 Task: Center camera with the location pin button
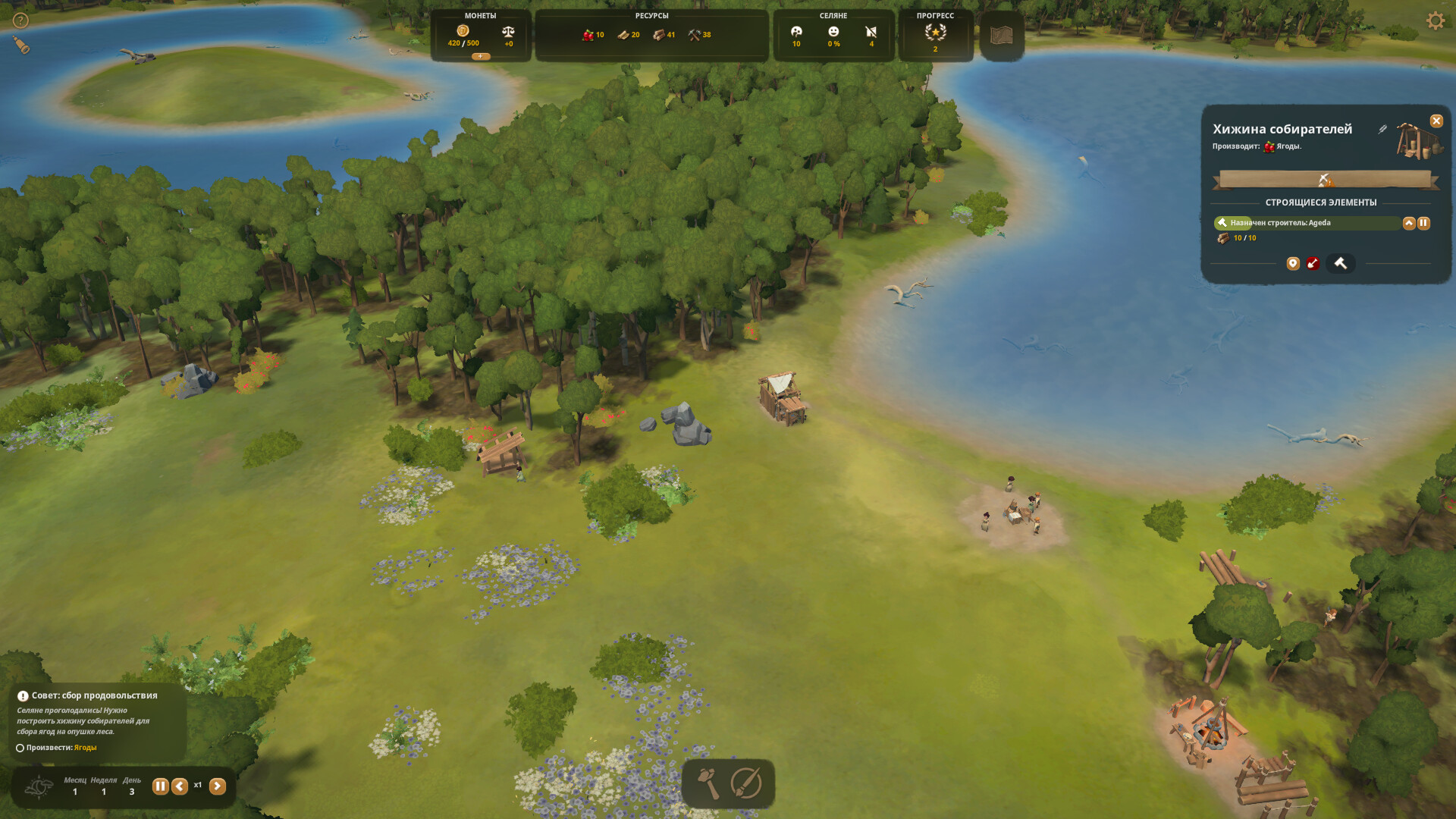pos(1293,263)
